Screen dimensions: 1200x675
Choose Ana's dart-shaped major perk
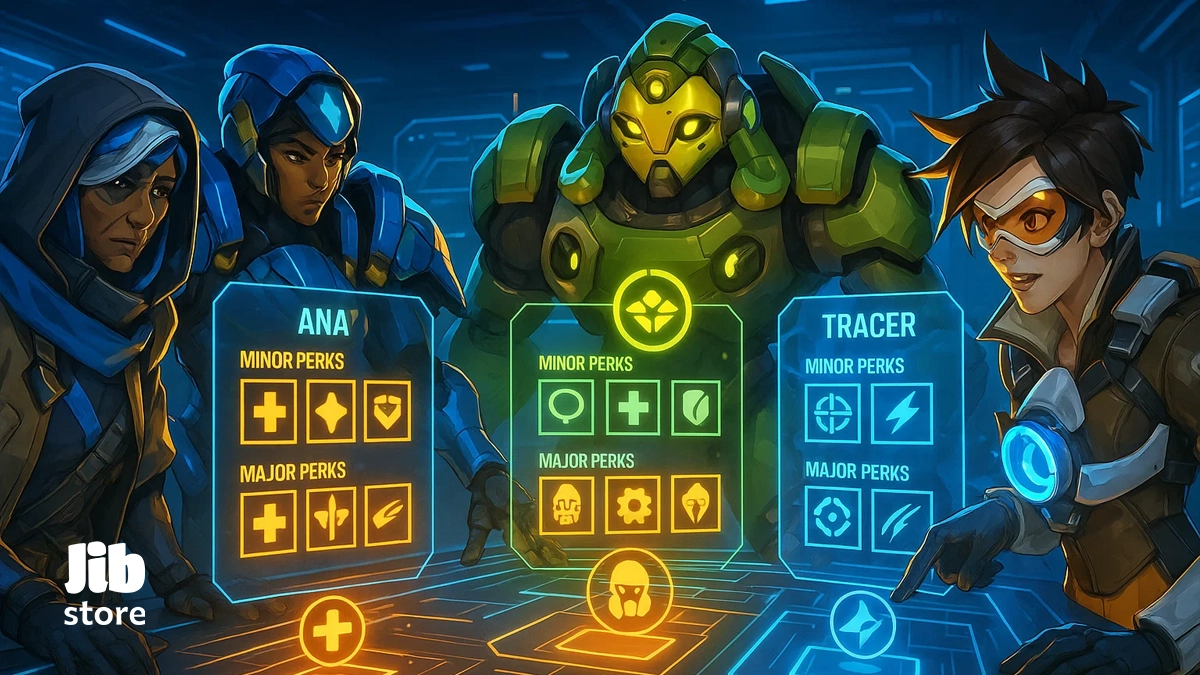click(331, 518)
